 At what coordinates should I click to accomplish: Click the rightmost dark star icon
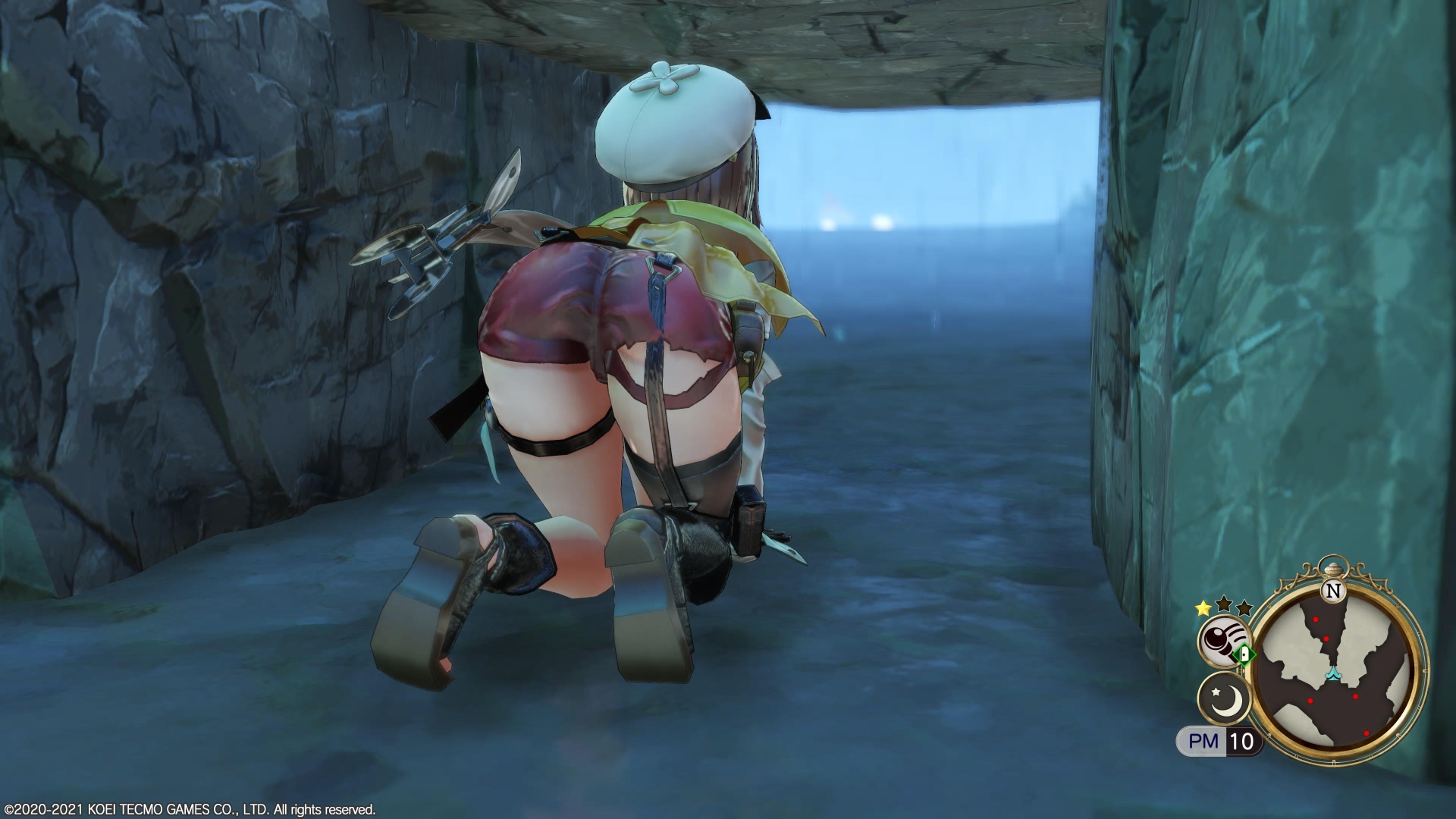(1244, 607)
